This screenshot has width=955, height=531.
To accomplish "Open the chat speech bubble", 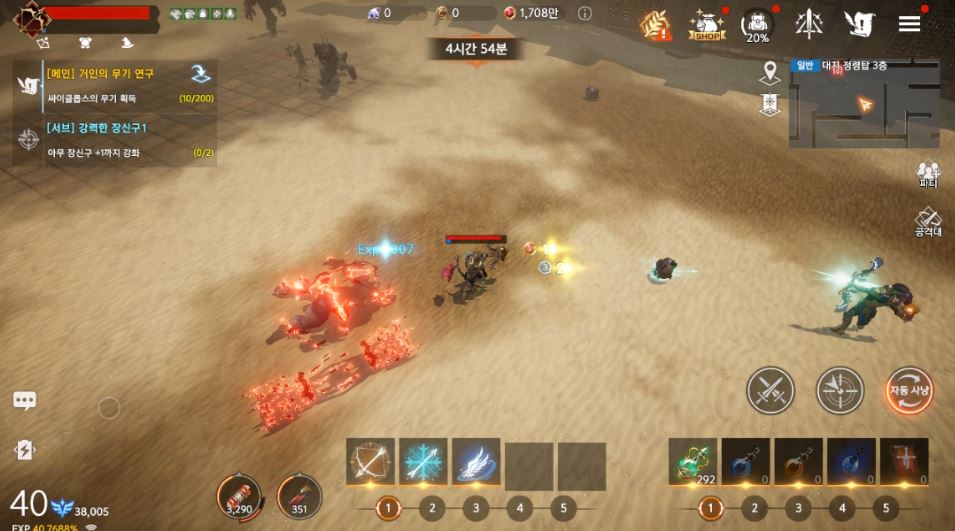I will tap(25, 400).
